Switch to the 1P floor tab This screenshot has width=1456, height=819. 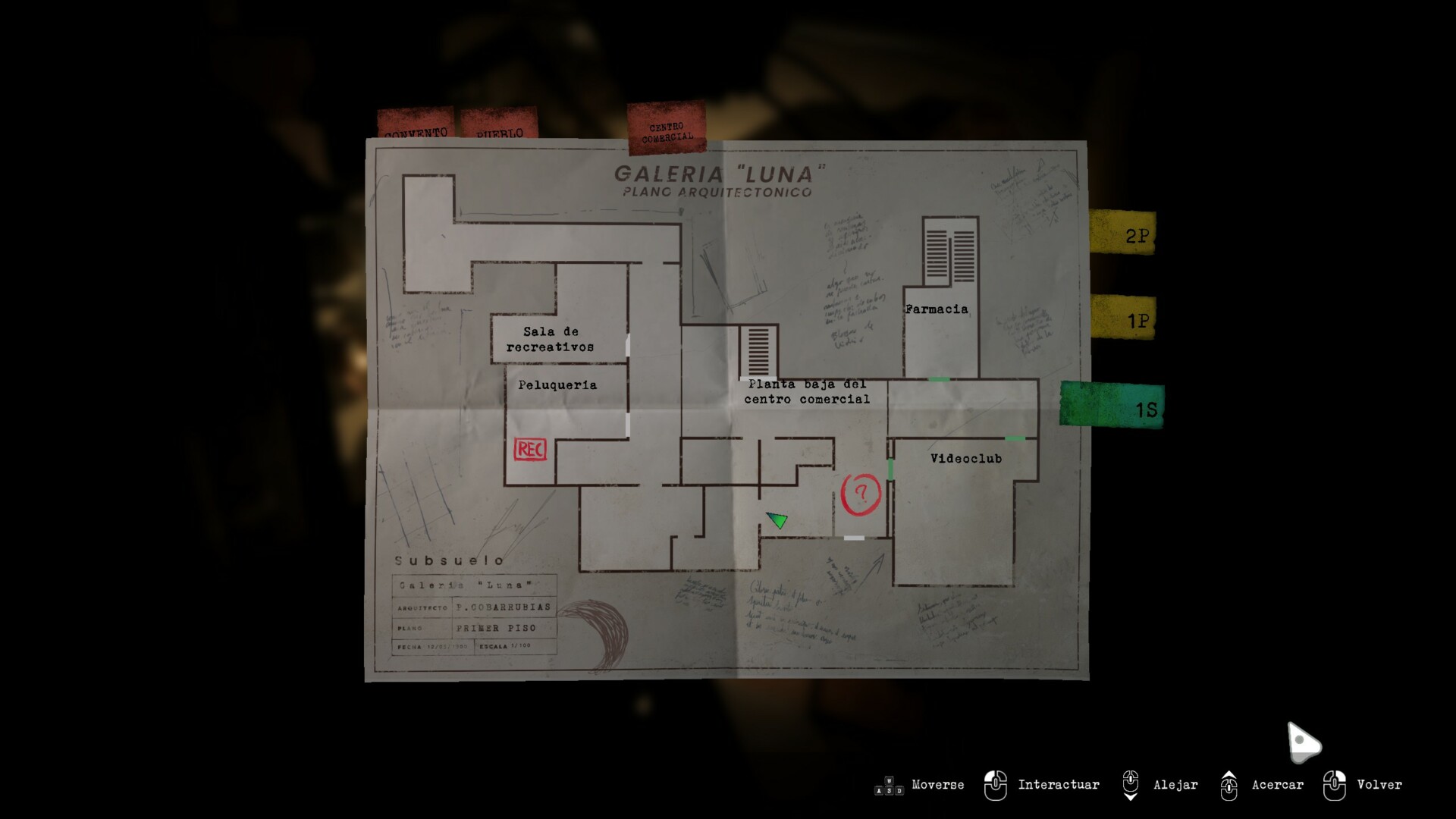(1124, 318)
